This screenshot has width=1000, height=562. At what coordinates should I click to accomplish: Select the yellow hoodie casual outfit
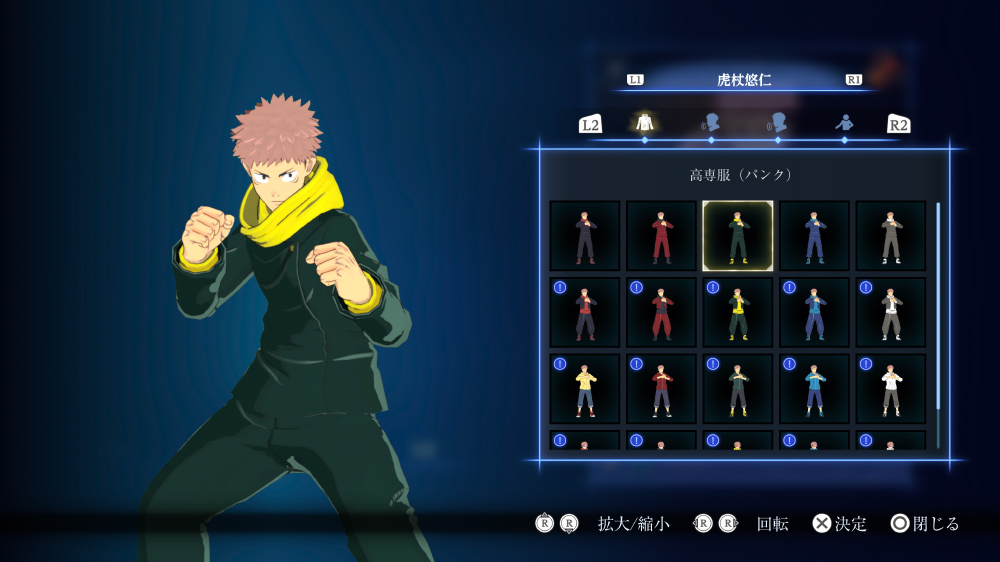point(585,388)
